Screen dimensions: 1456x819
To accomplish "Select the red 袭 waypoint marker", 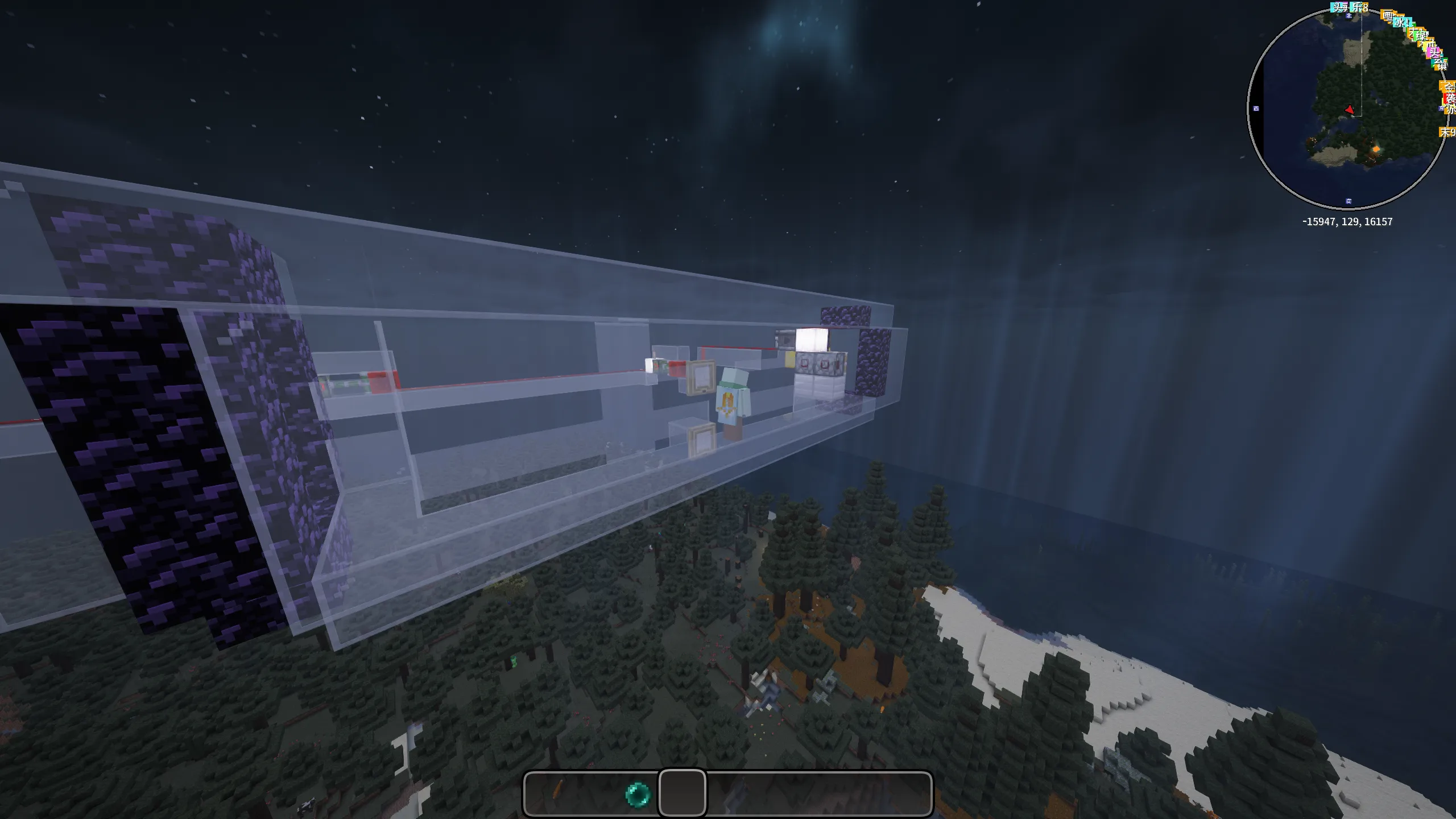I will click(x=1450, y=98).
